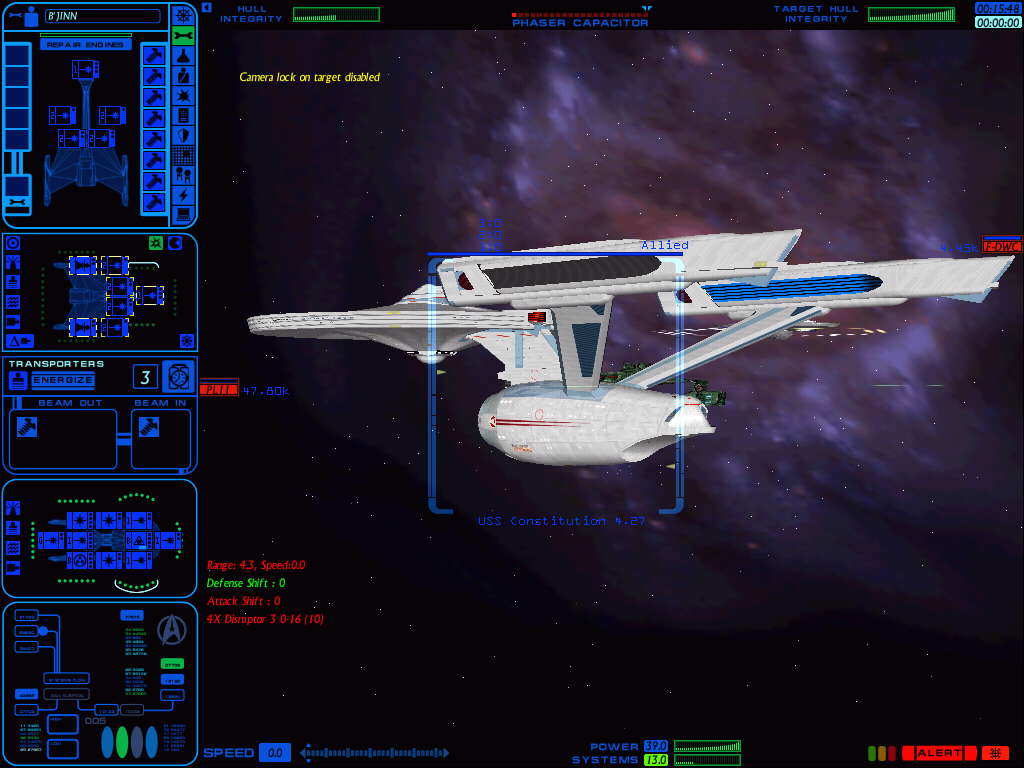This screenshot has width=1024, height=768.
Task: Open the seated officer panel tab
Action: (183, 75)
